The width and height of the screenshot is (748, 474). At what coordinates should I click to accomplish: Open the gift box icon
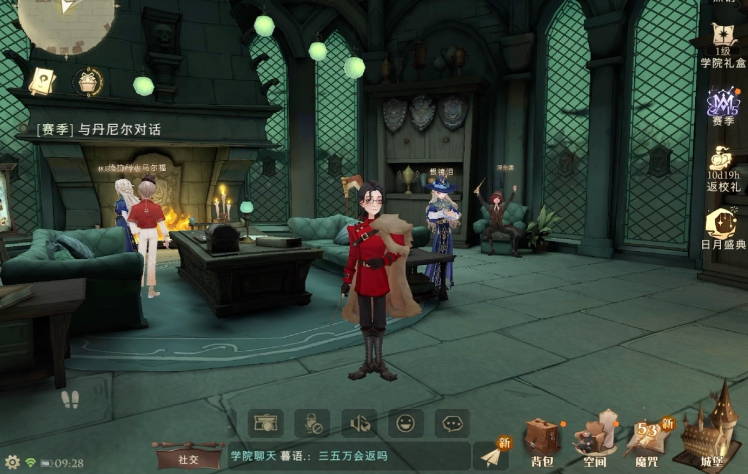[x=90, y=81]
